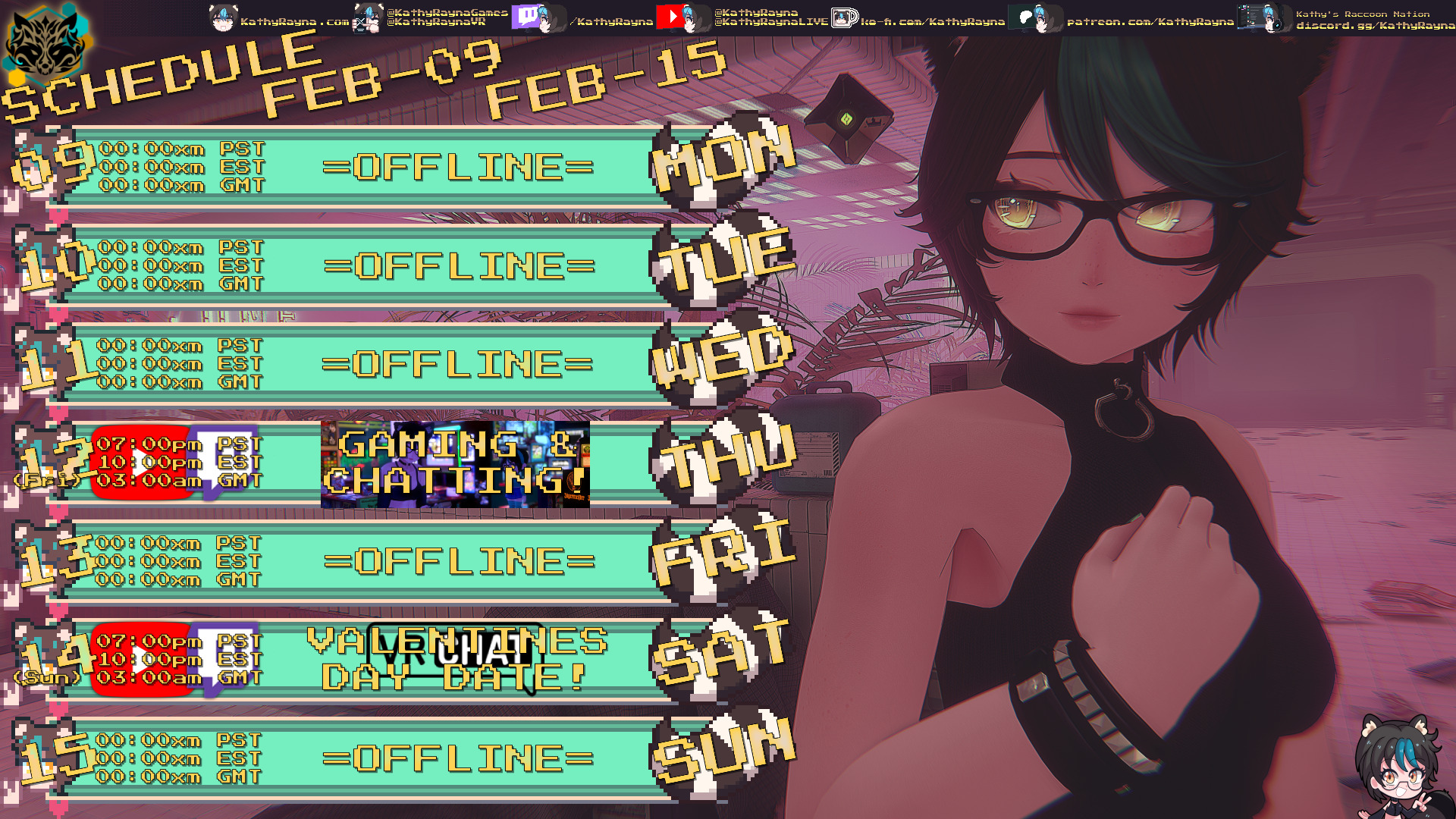Open the patreon.com/KathyRayna link
Screen dimensions: 1456x819
click(1150, 21)
